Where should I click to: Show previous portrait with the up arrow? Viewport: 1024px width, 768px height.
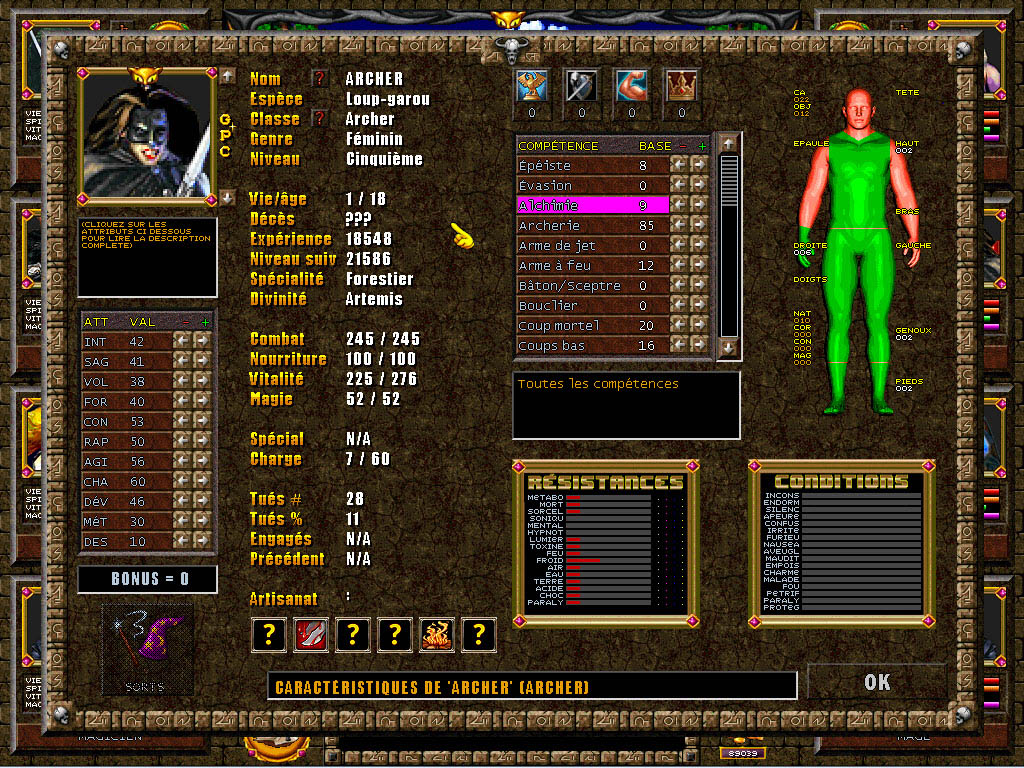pos(227,76)
